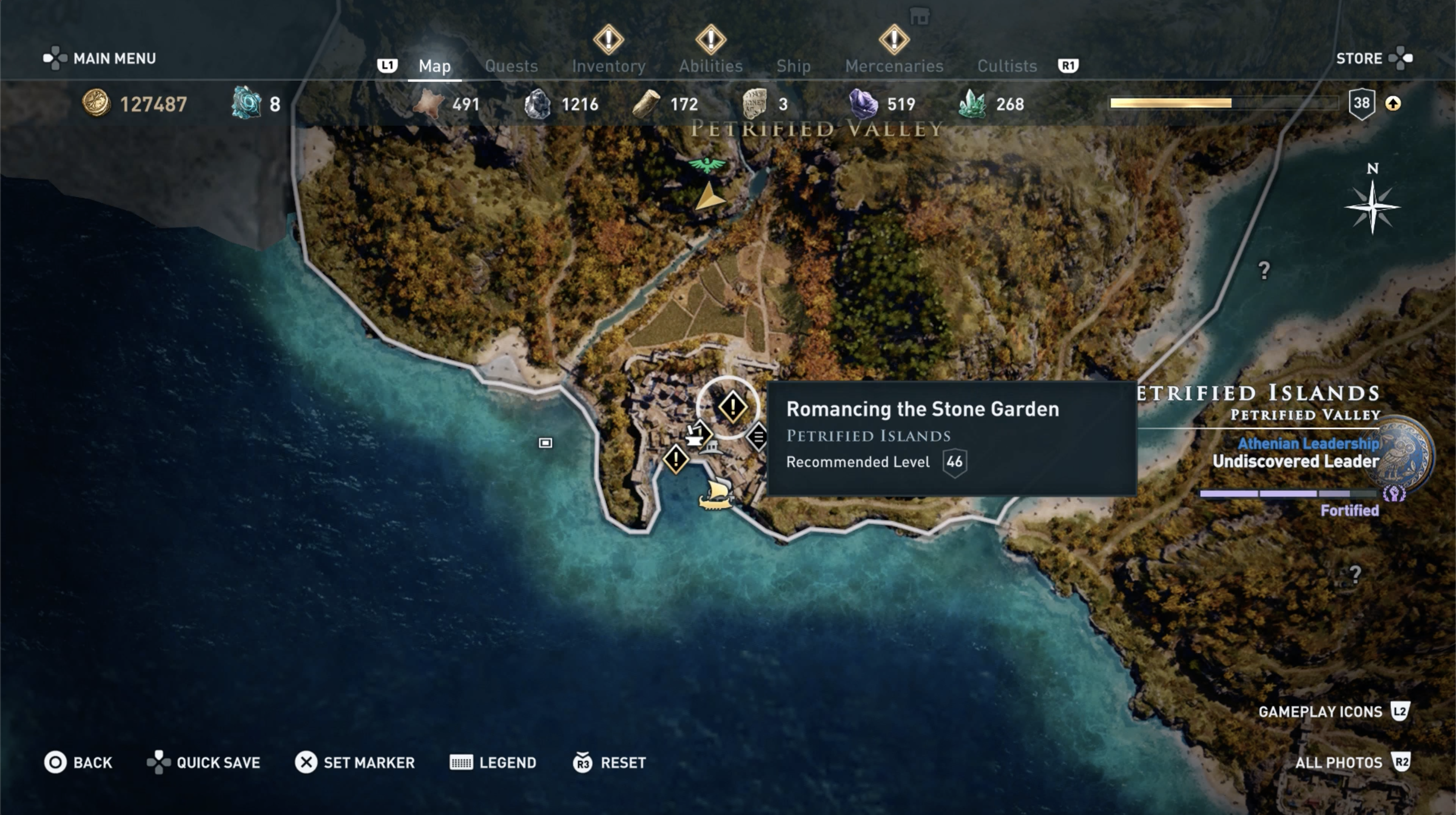Select the Romancing the Stone Garden quest marker

[x=732, y=407]
